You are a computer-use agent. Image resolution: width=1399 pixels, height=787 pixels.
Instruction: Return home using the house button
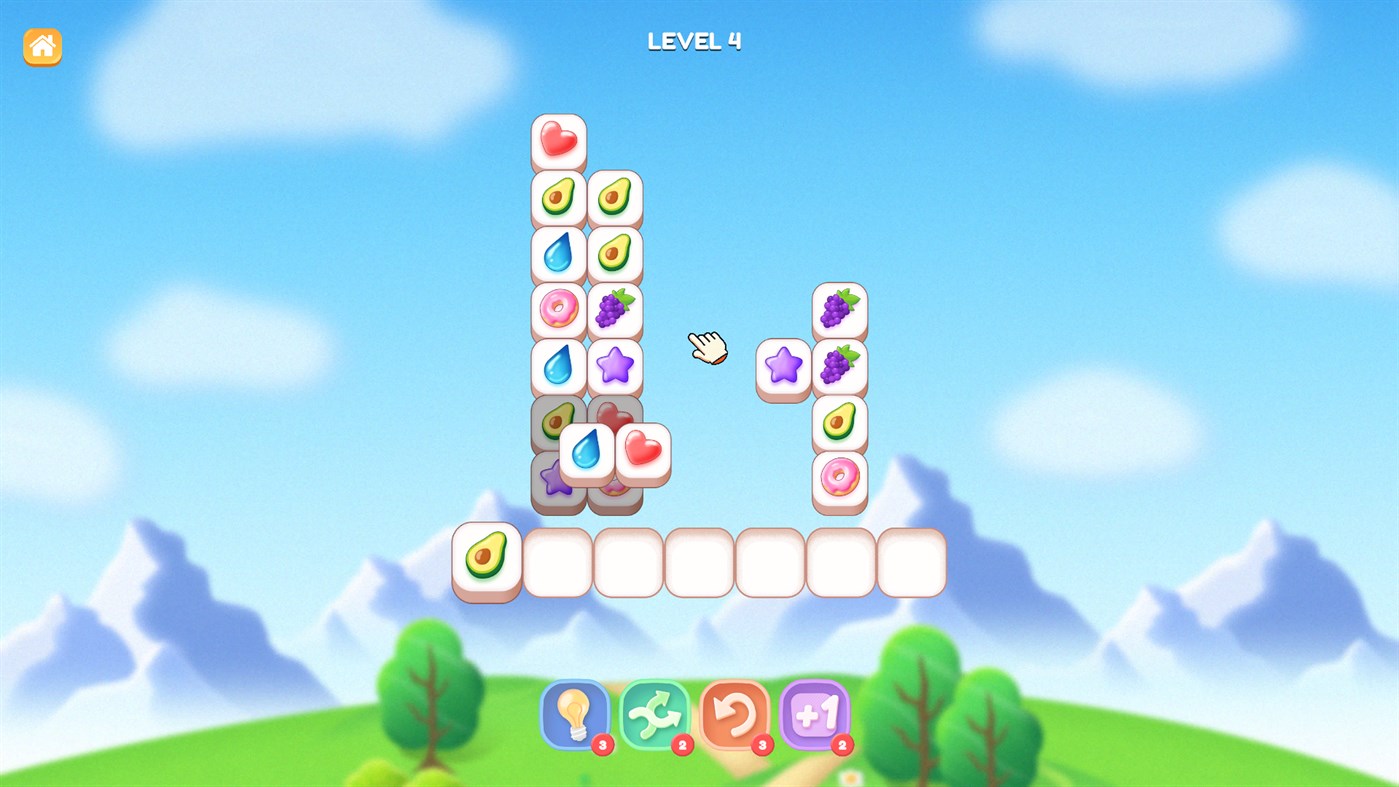click(x=41, y=45)
